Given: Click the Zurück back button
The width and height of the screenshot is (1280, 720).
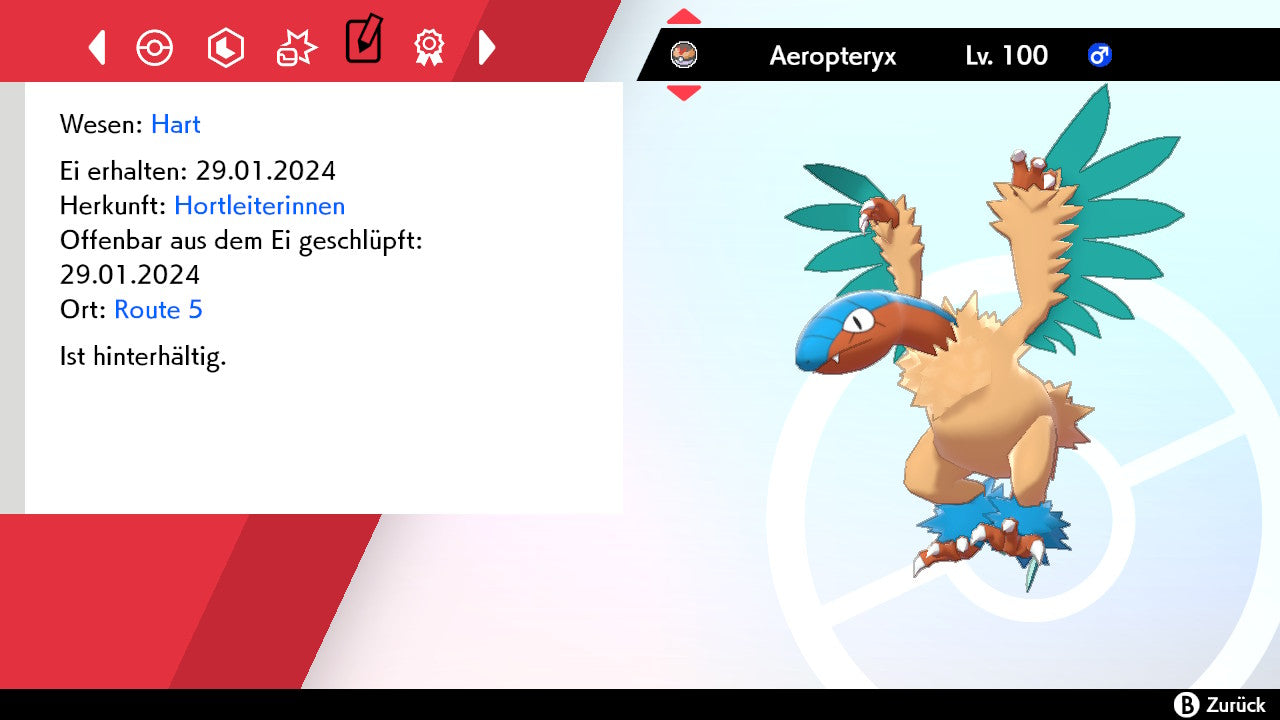Looking at the screenshot, I should click(x=1219, y=705).
